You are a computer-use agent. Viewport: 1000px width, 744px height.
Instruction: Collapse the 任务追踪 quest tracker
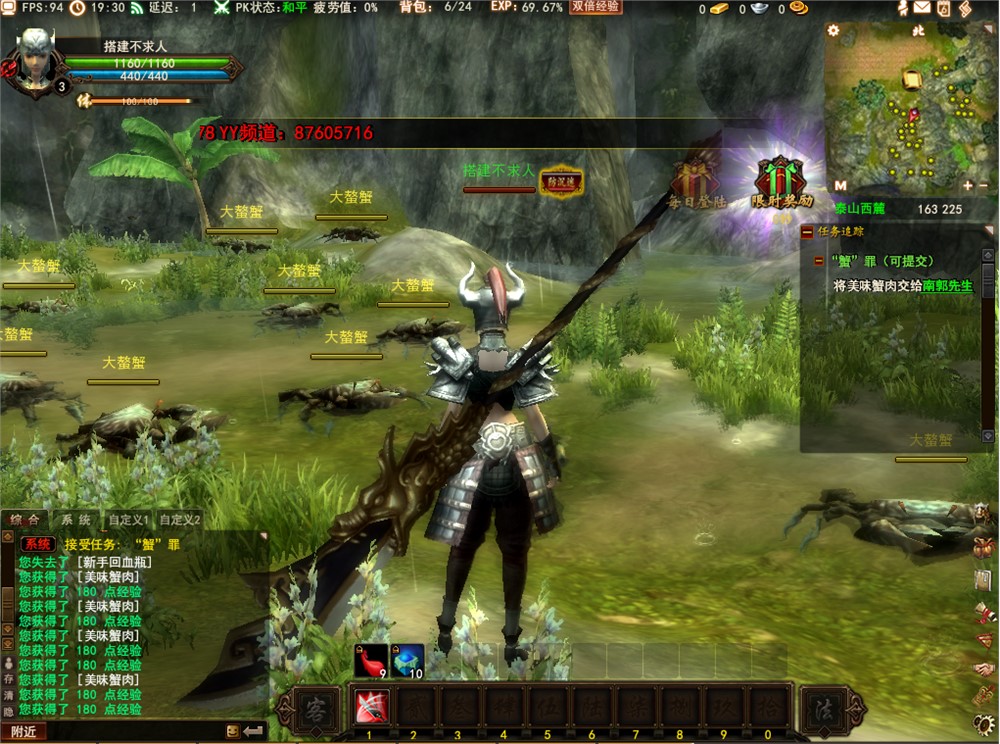[x=807, y=232]
